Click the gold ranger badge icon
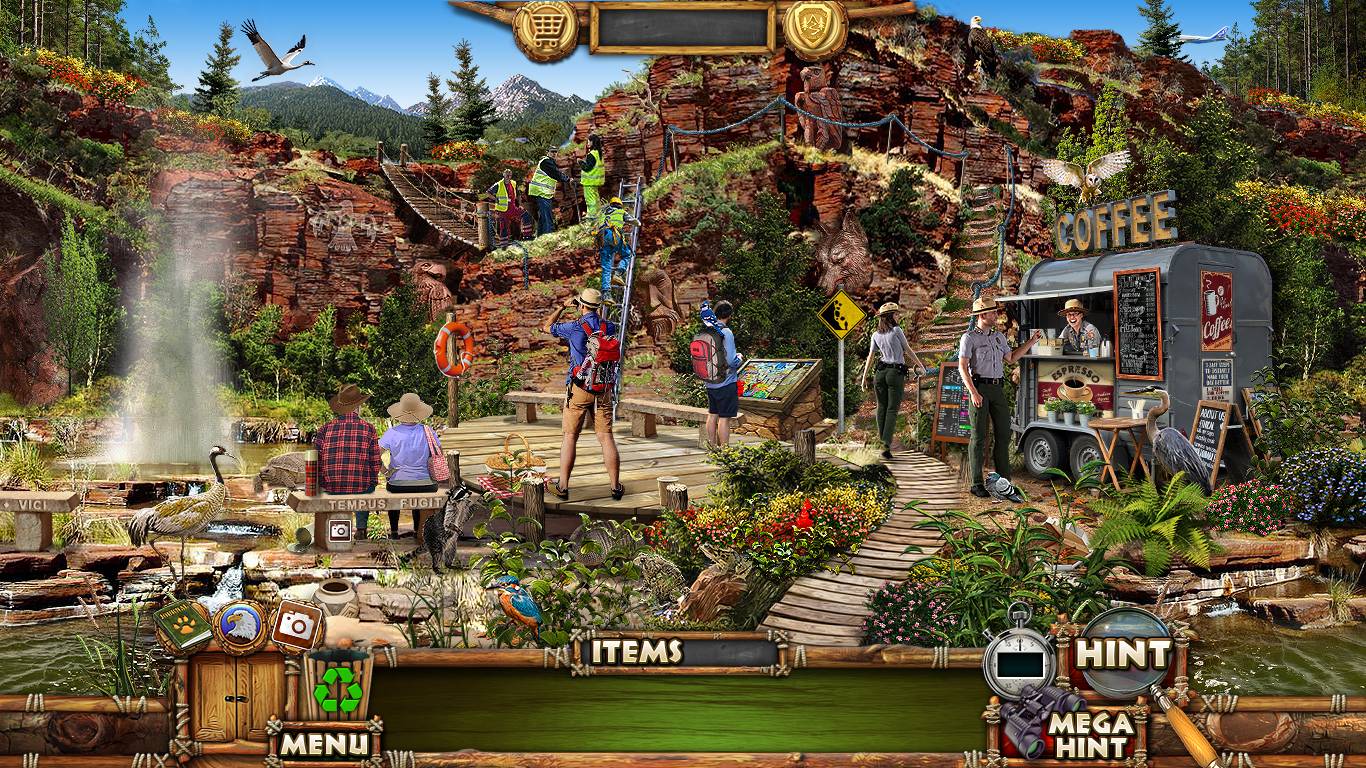Screen dimensions: 1366x768 coord(814,29)
